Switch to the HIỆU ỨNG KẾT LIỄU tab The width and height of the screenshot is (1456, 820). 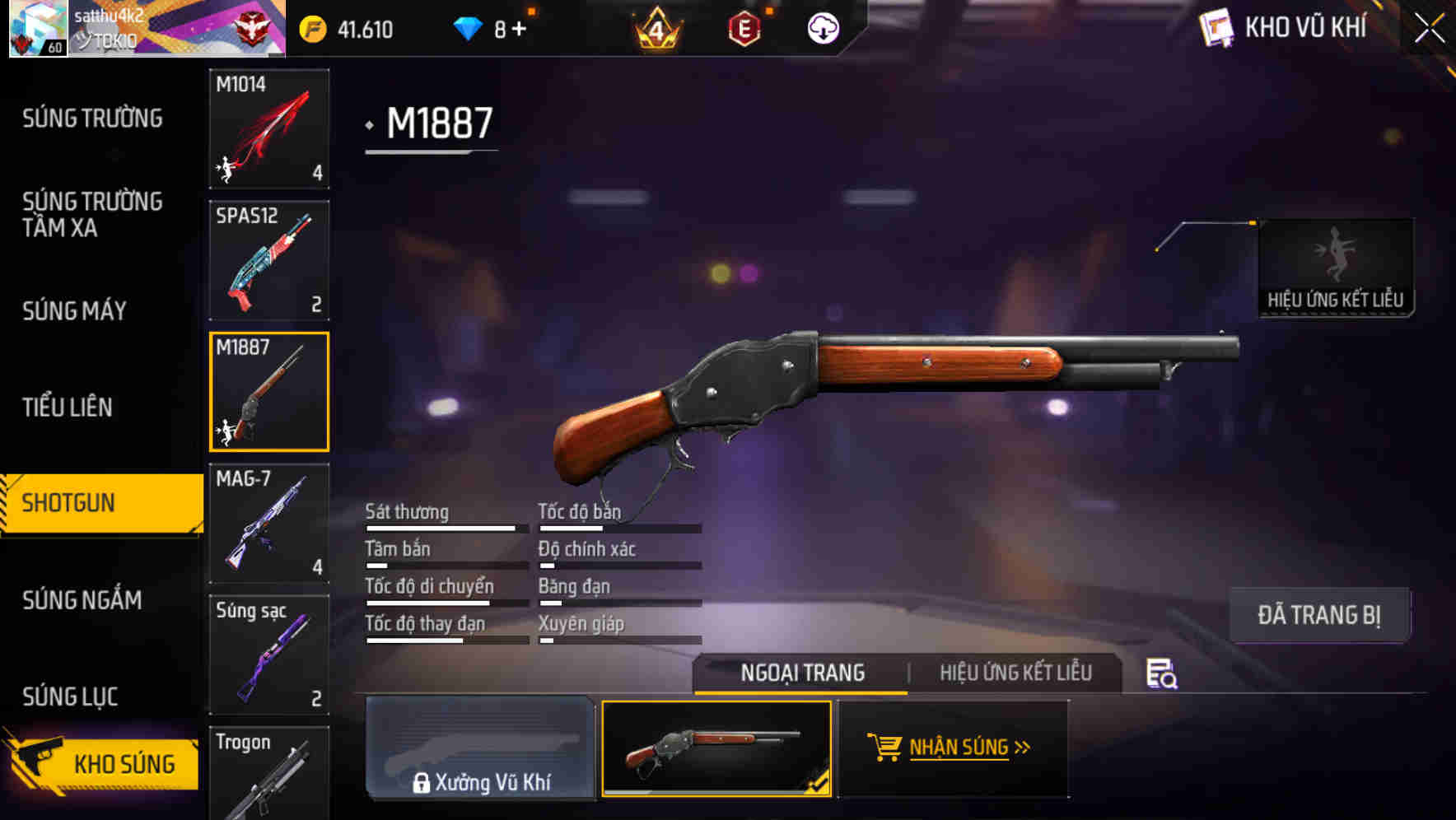[1015, 673]
